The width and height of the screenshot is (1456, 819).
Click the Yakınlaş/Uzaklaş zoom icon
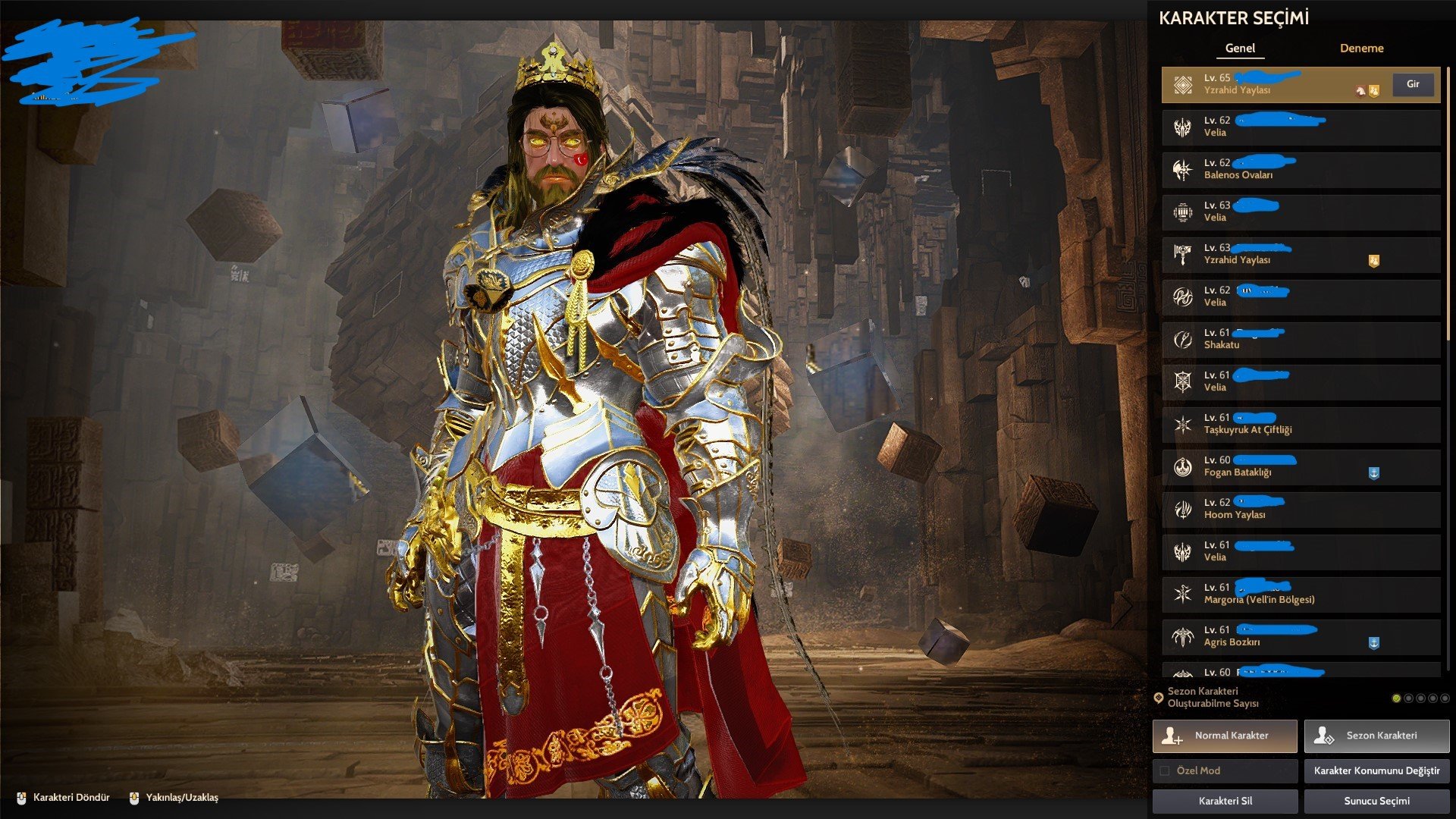(134, 798)
